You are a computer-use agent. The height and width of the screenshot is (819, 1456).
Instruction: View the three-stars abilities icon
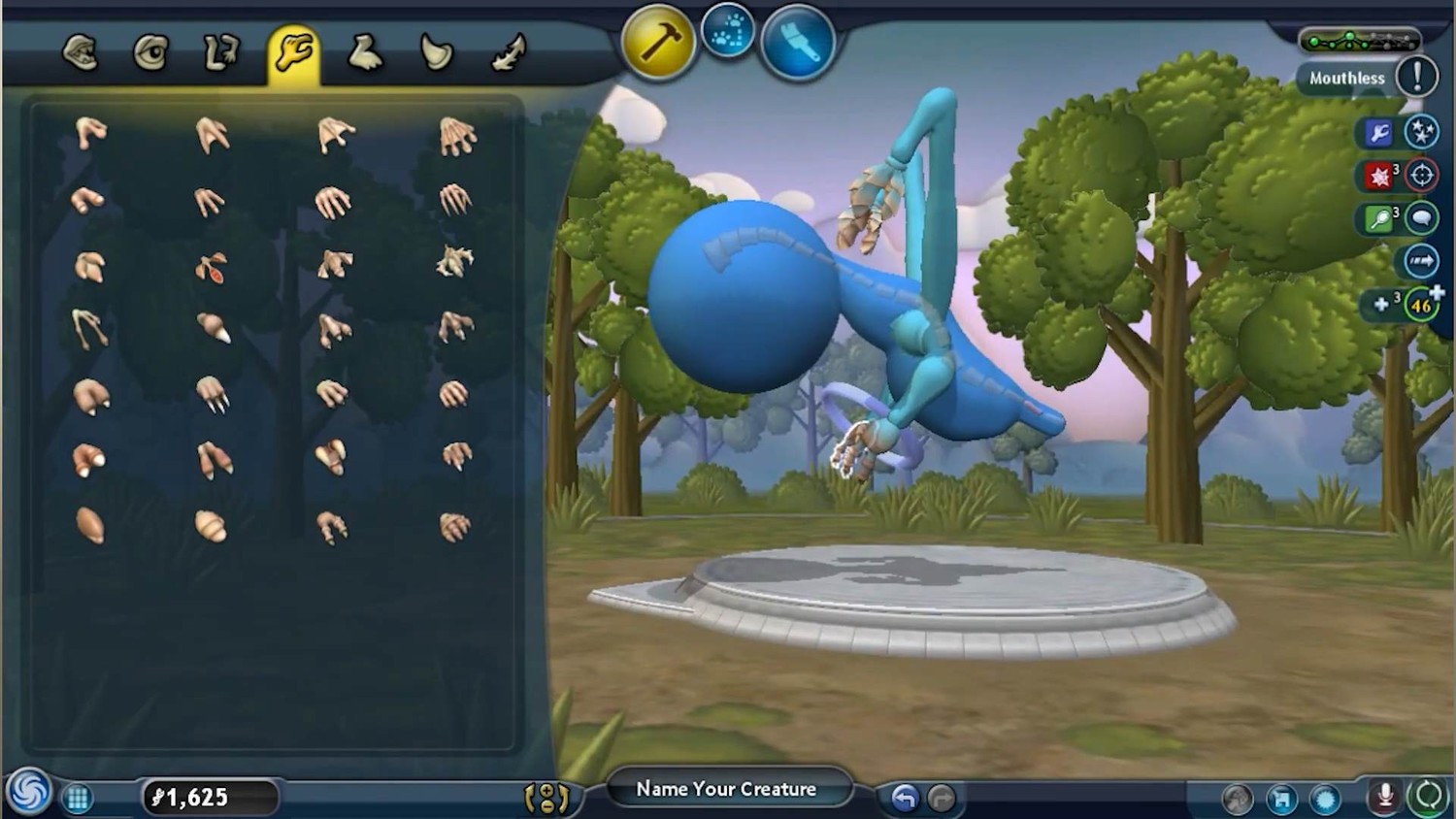(1422, 132)
